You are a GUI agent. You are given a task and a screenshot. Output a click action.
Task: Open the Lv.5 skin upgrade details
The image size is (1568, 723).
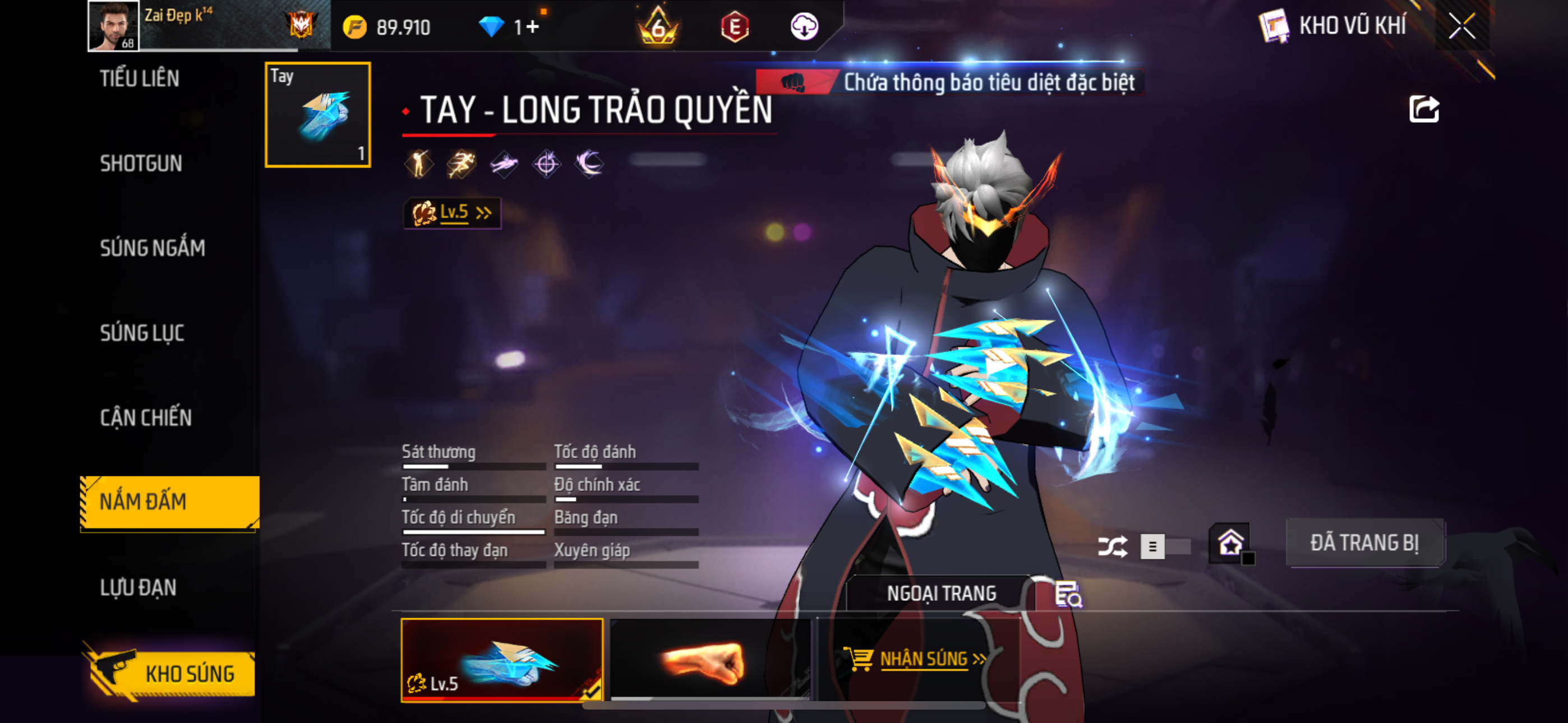(x=452, y=212)
